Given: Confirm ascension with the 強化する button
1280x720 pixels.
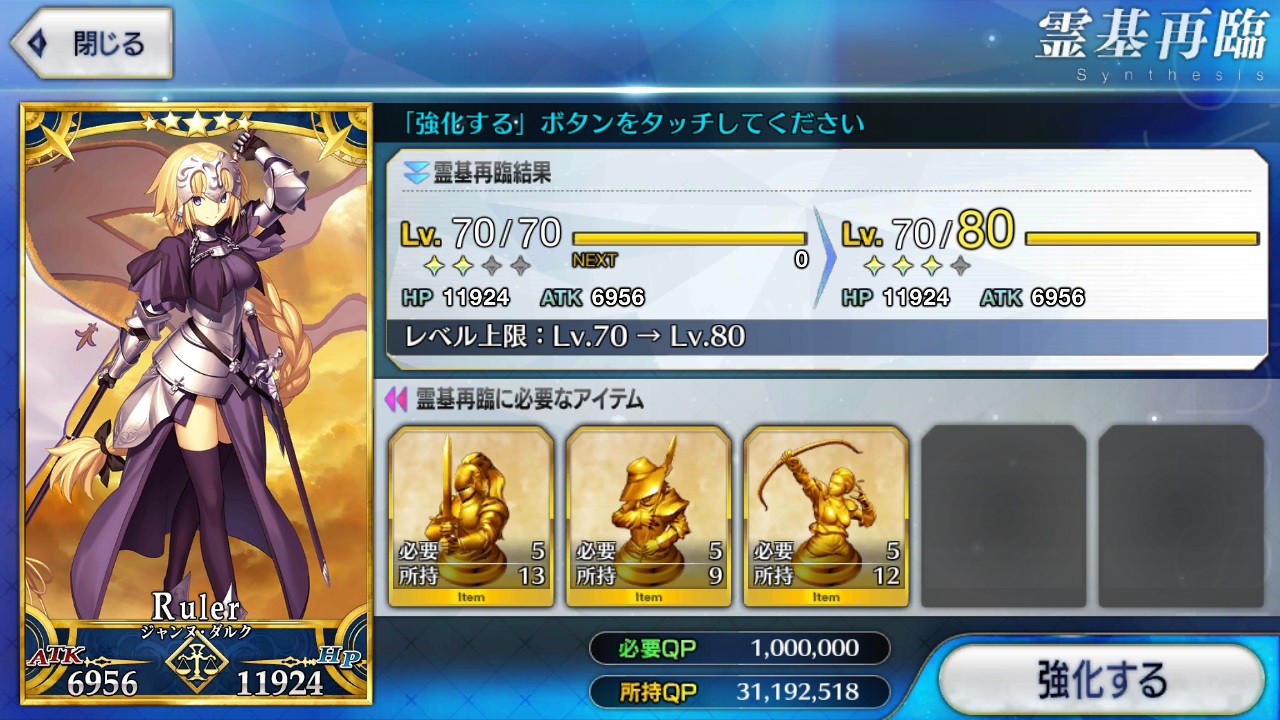Looking at the screenshot, I should 1101,679.
